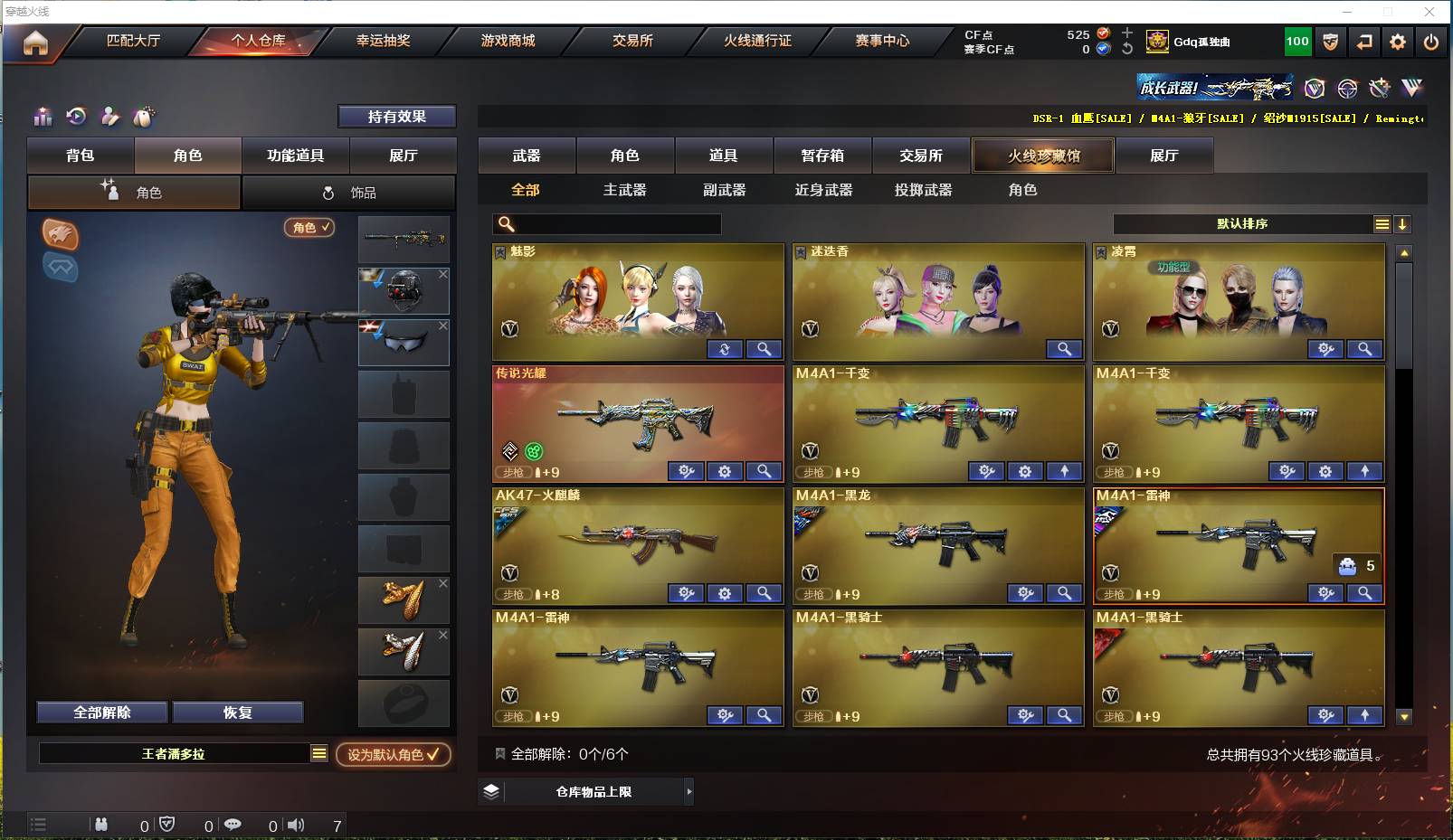Remove the sunglasses accessory via its X toggle
This screenshot has height=840, width=1453.
point(442,325)
